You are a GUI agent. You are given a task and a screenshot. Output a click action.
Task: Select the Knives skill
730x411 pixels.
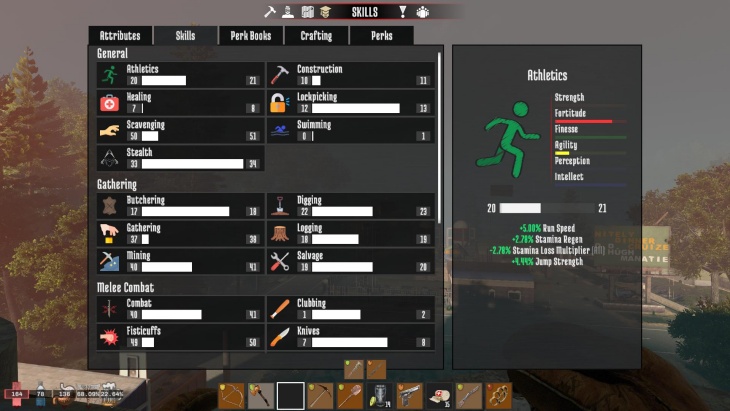[351, 336]
